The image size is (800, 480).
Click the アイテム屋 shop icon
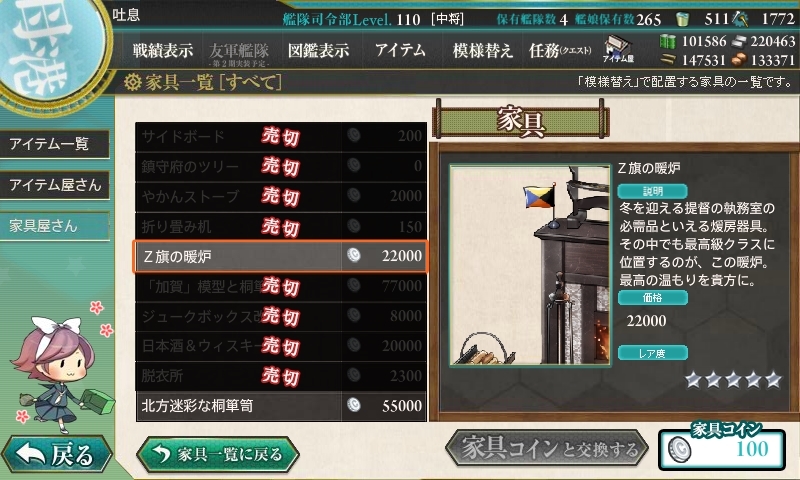pos(614,49)
